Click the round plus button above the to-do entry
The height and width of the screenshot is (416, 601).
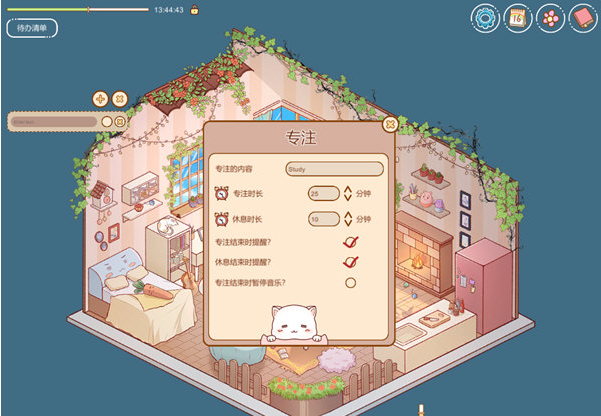[x=100, y=98]
